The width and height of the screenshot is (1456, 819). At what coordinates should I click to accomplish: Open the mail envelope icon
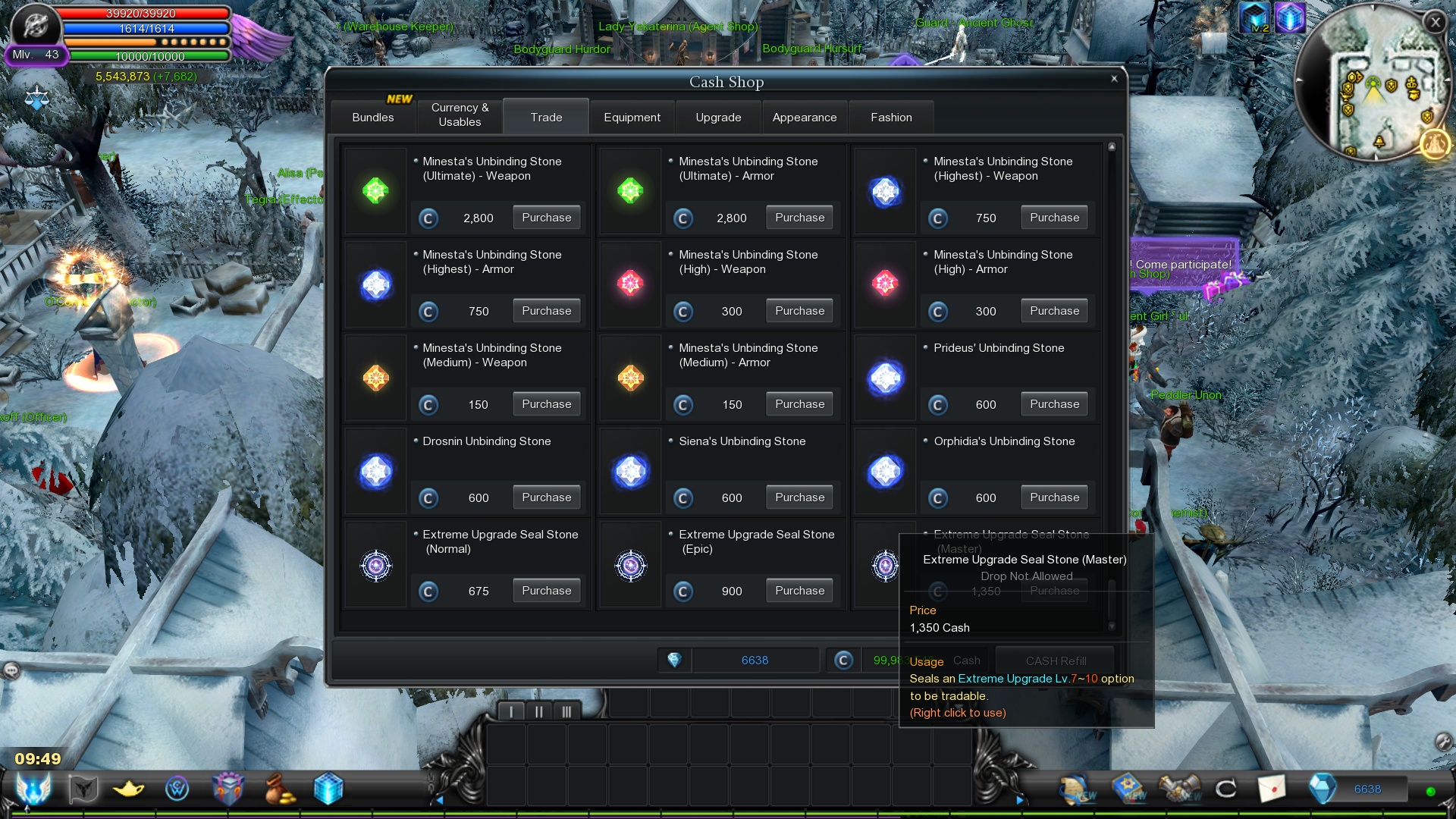click(x=1272, y=789)
